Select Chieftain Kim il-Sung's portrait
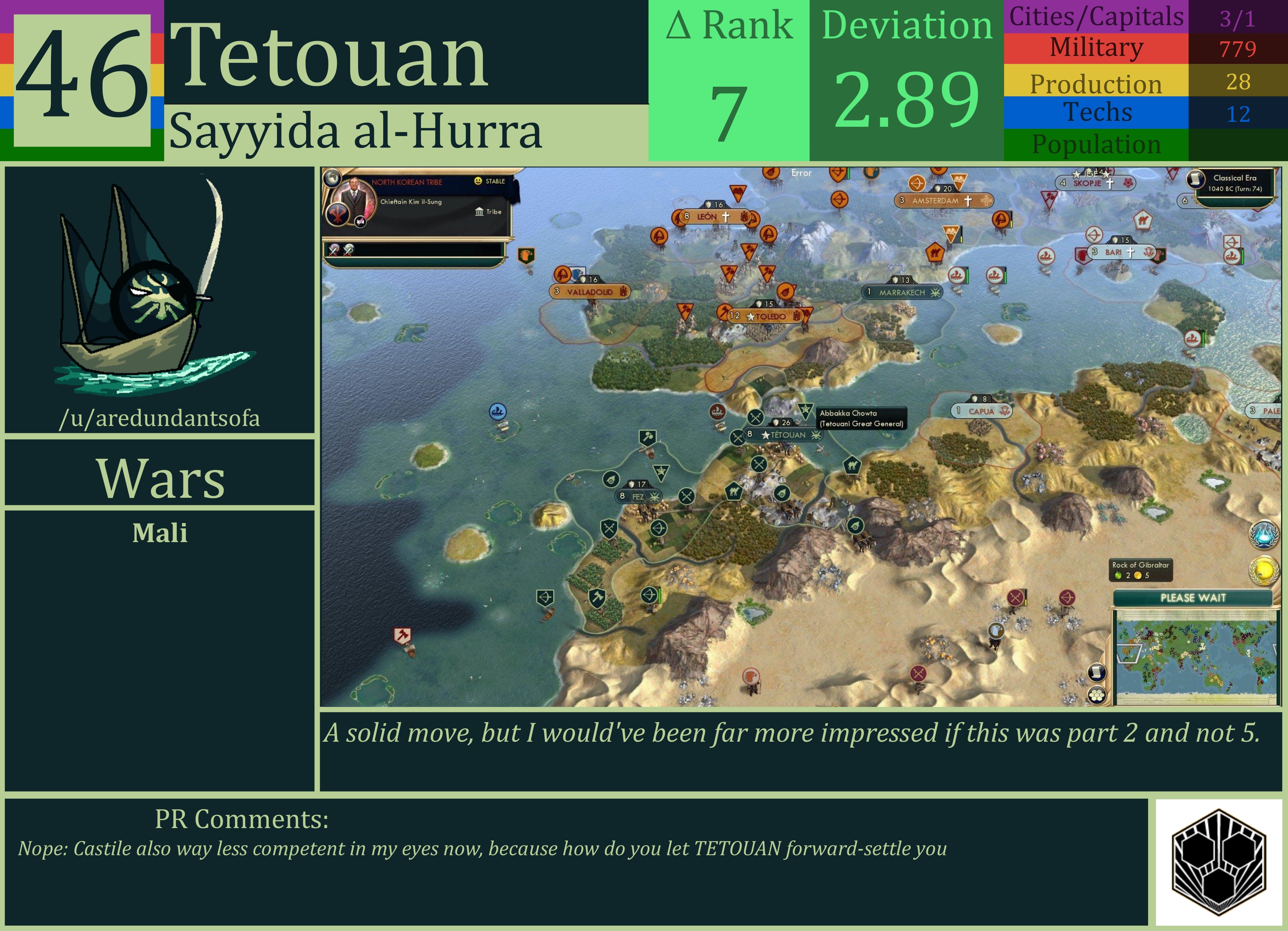Image resolution: width=1288 pixels, height=931 pixels. 355,198
